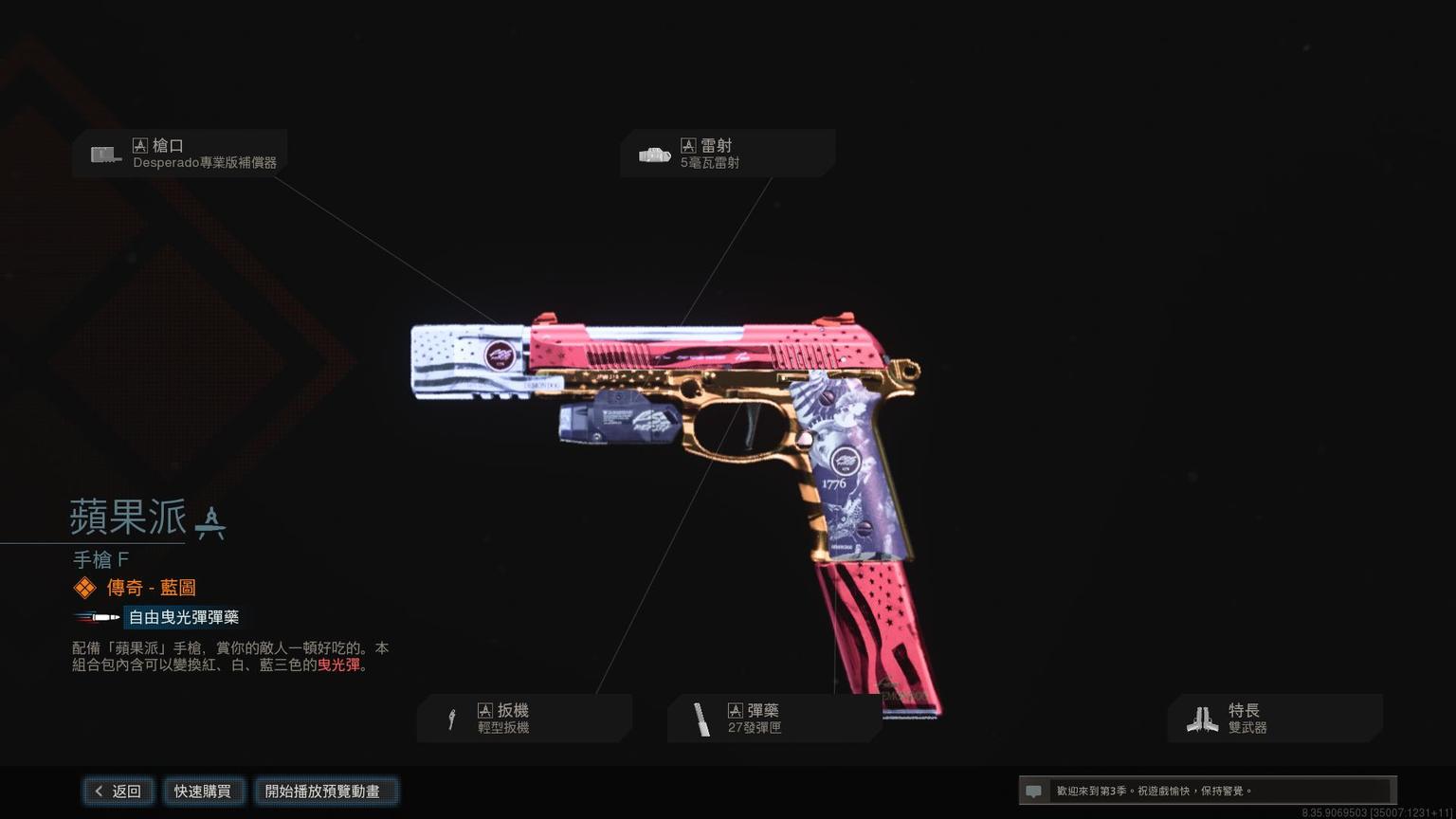Select the 槍口 muzzle attachment slot
This screenshot has height=819, width=1456.
(180, 154)
